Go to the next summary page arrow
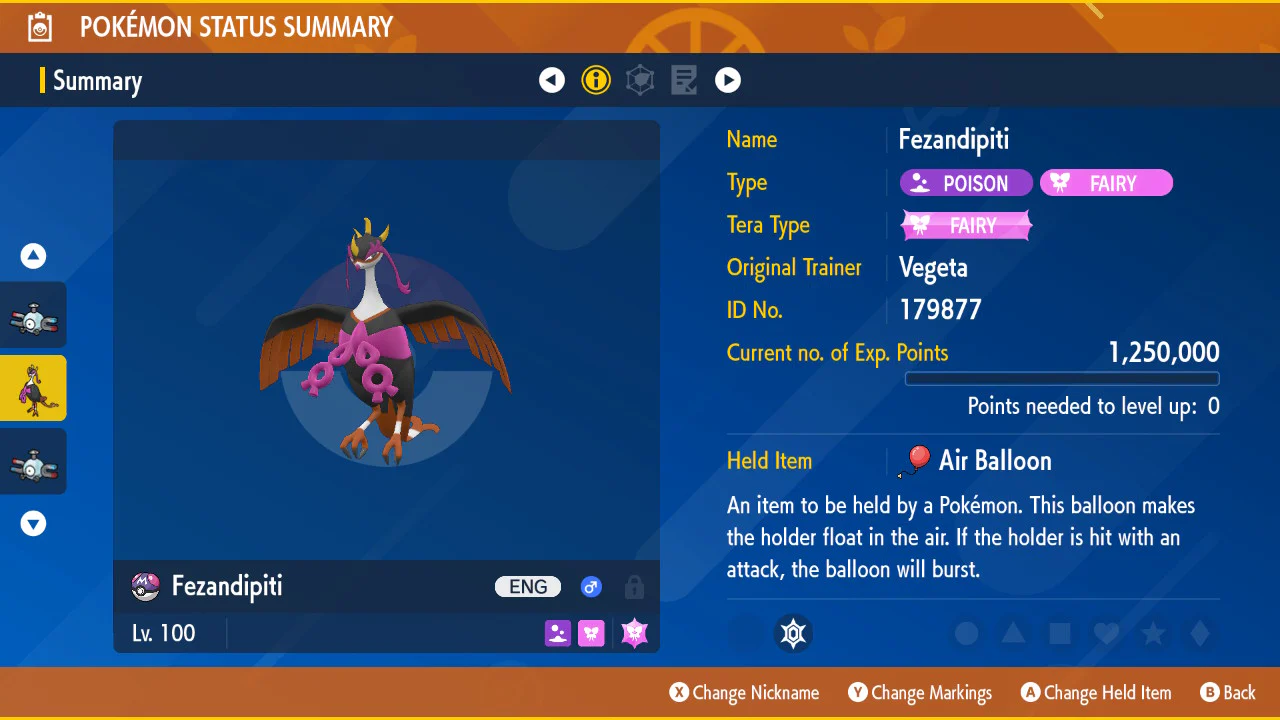Screen dimensions: 1280x720 click(x=728, y=80)
